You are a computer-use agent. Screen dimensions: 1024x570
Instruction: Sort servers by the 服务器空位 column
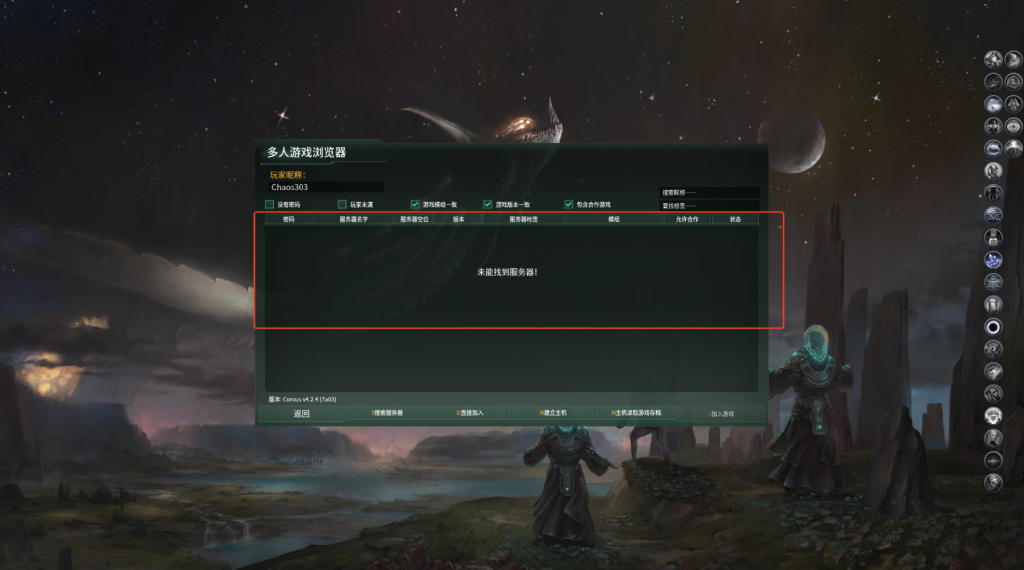tap(415, 219)
